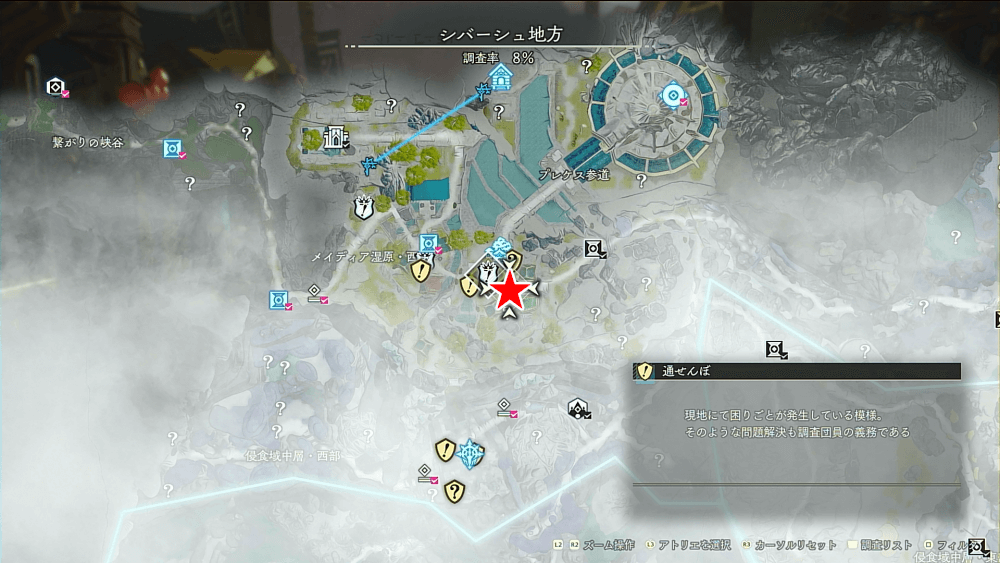This screenshot has width=1000, height=563.
Task: Select the blue house atelier marker
Action: coord(501,78)
